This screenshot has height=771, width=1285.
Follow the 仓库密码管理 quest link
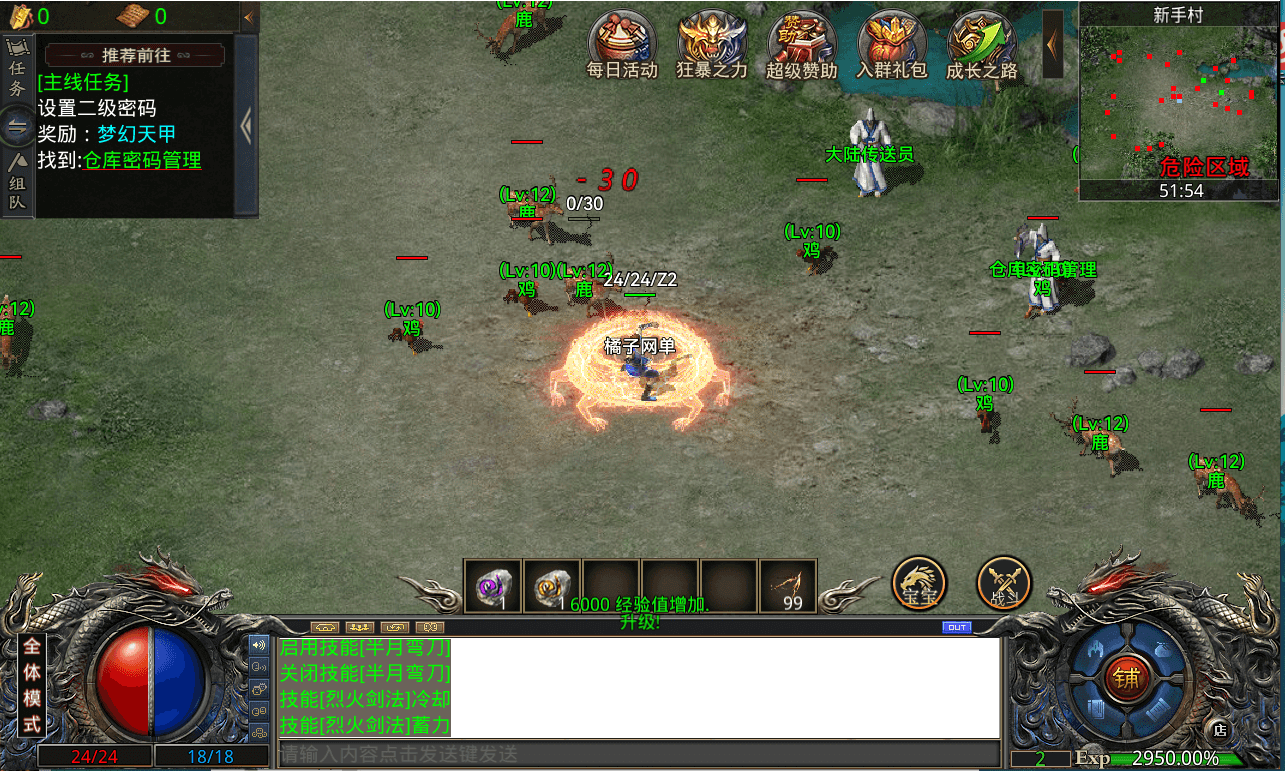(142, 160)
